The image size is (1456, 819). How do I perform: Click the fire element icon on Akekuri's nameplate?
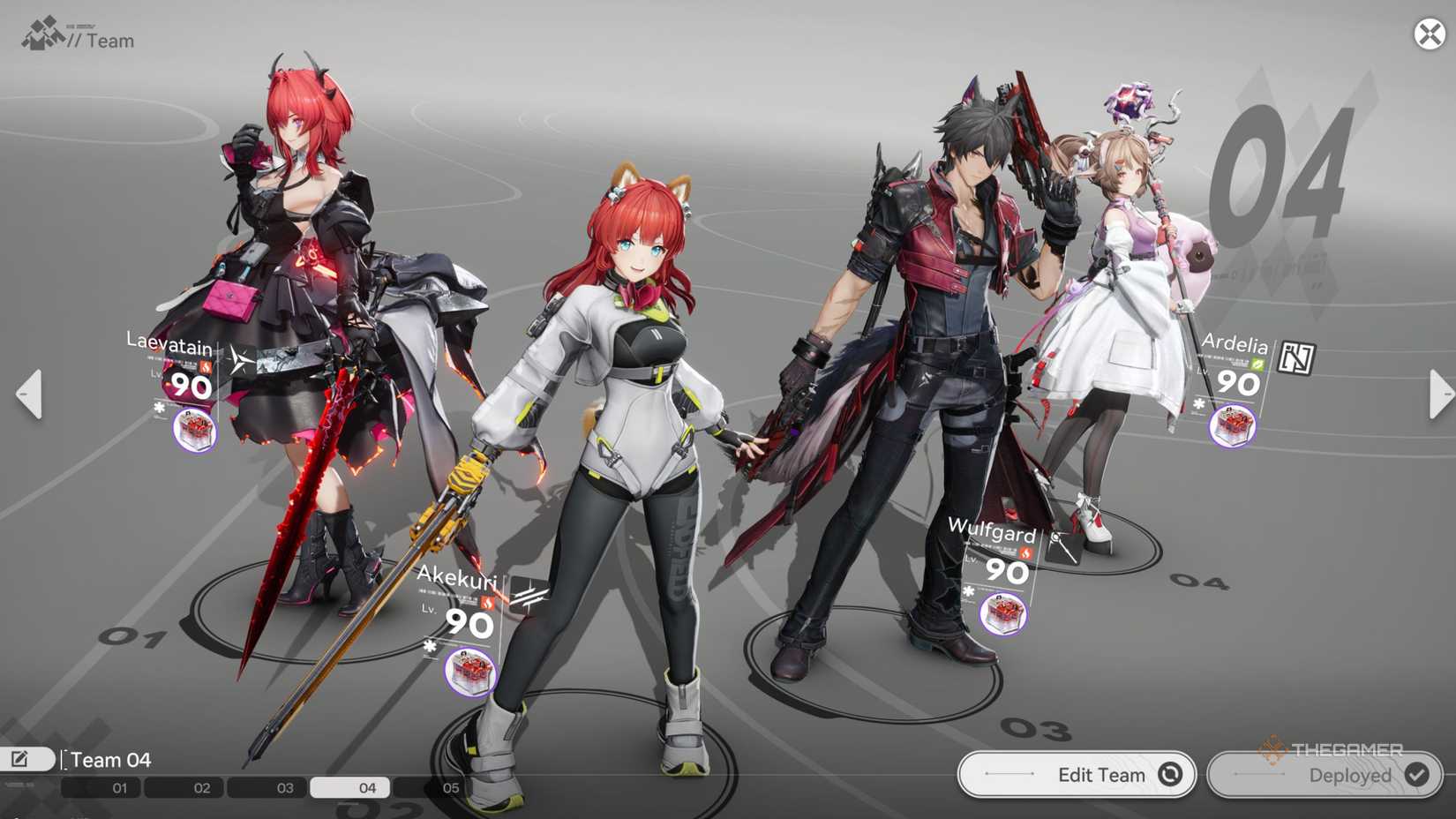[x=487, y=603]
